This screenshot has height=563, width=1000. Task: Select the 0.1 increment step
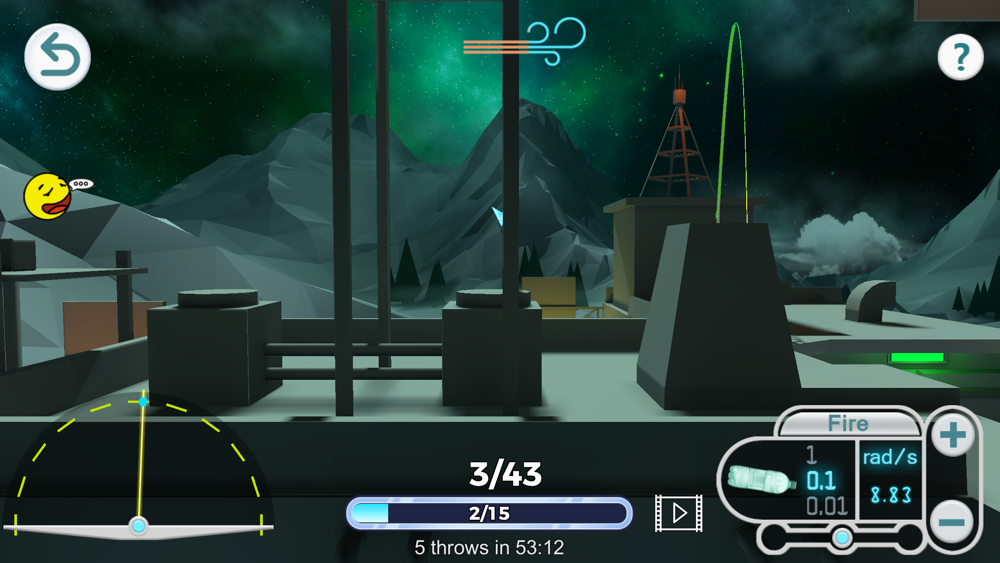tap(821, 480)
